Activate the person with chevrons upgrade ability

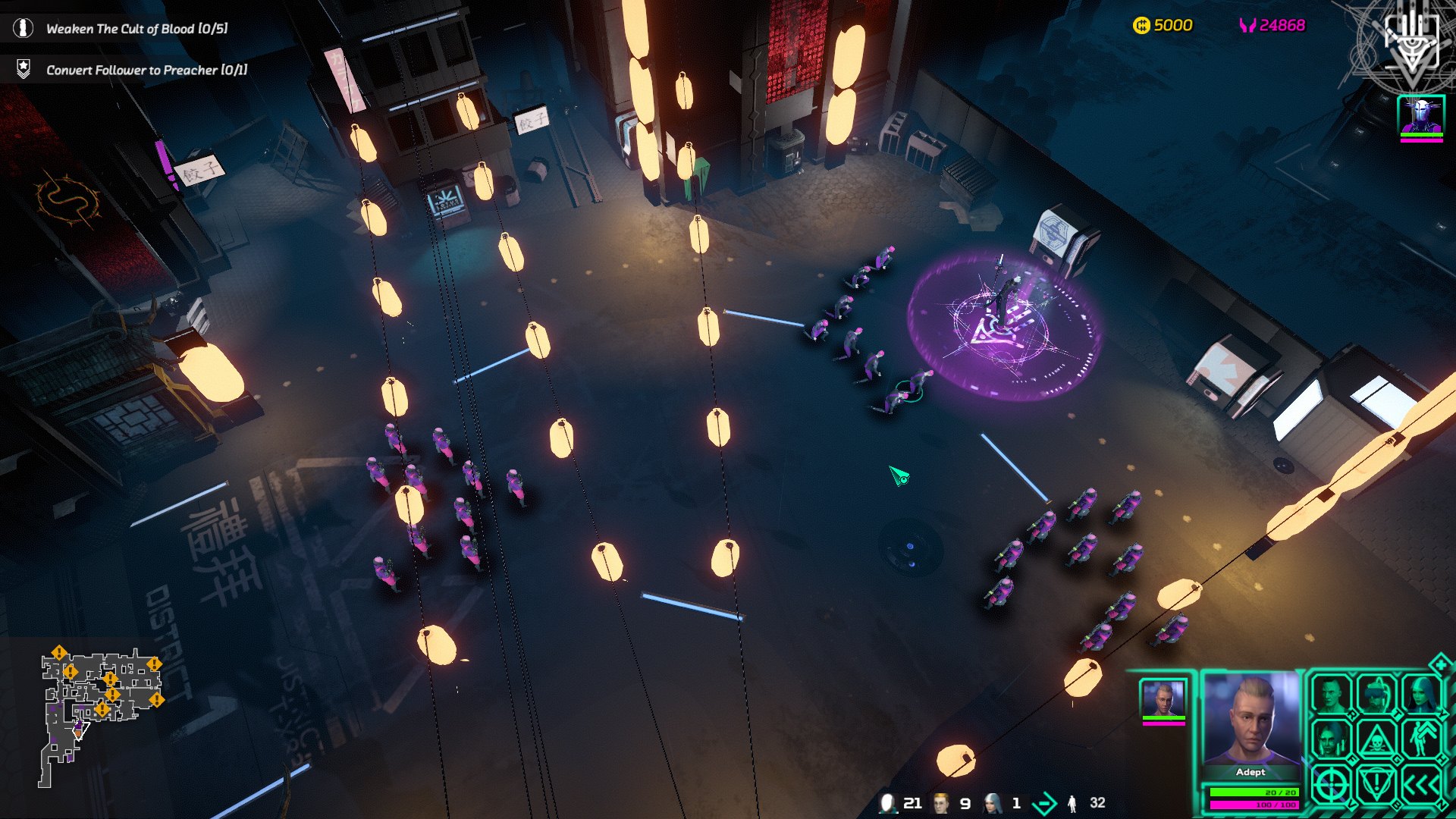[x=1420, y=739]
